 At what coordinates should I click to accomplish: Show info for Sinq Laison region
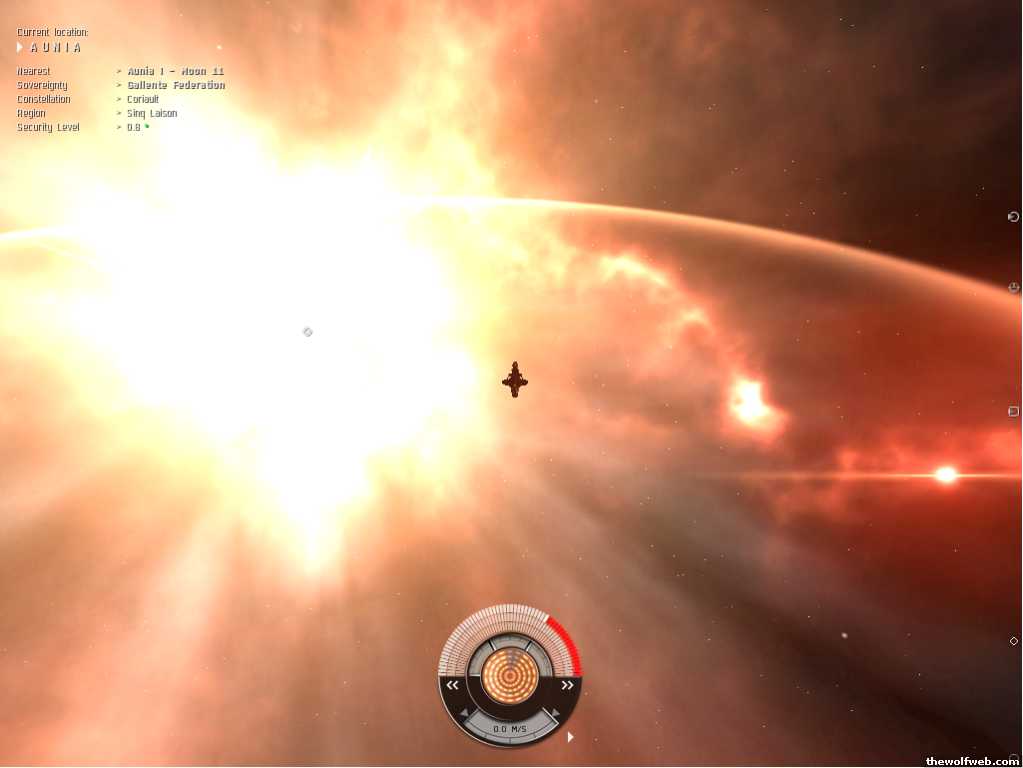coord(152,114)
